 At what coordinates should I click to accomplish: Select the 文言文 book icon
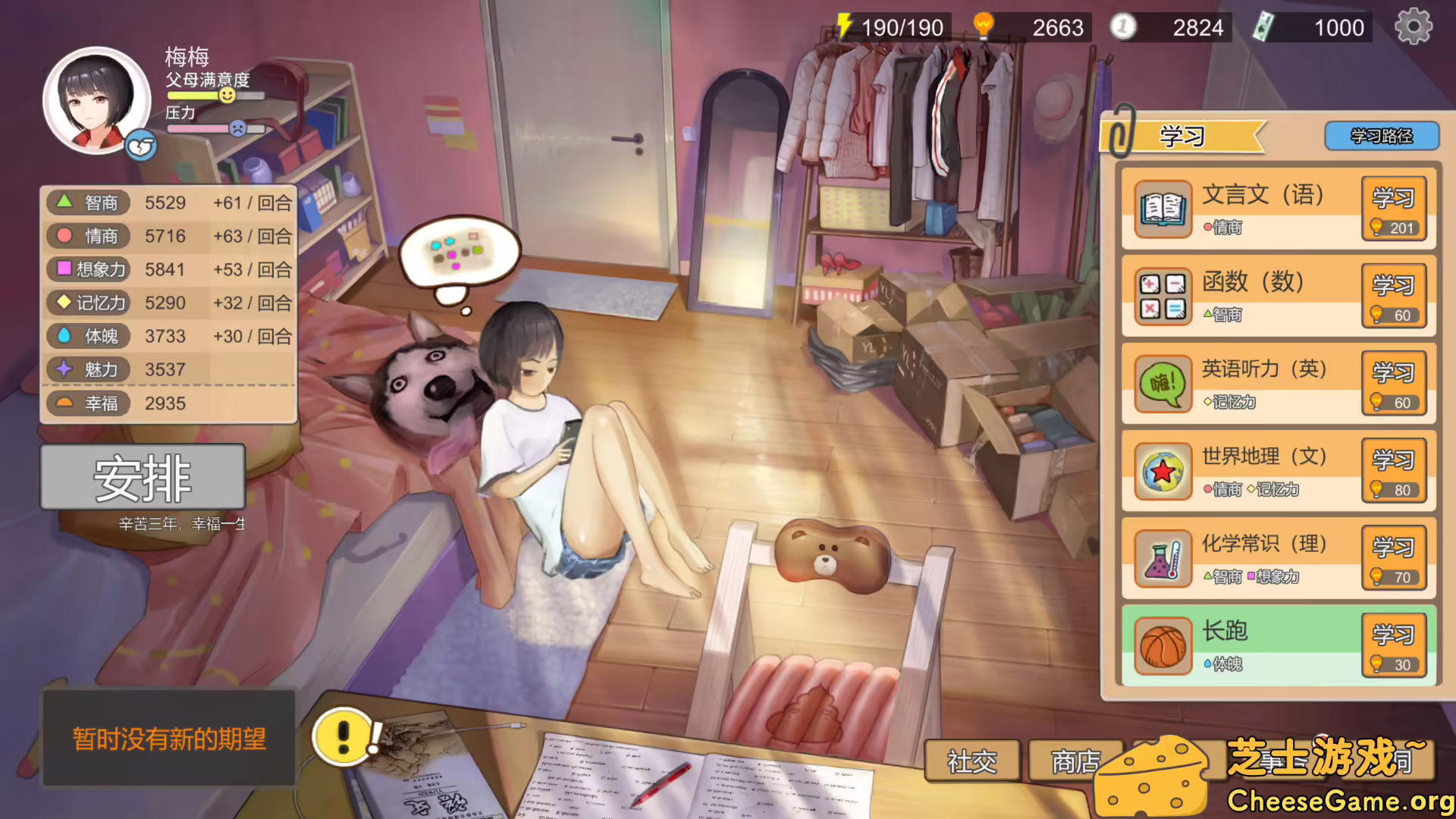(1163, 209)
